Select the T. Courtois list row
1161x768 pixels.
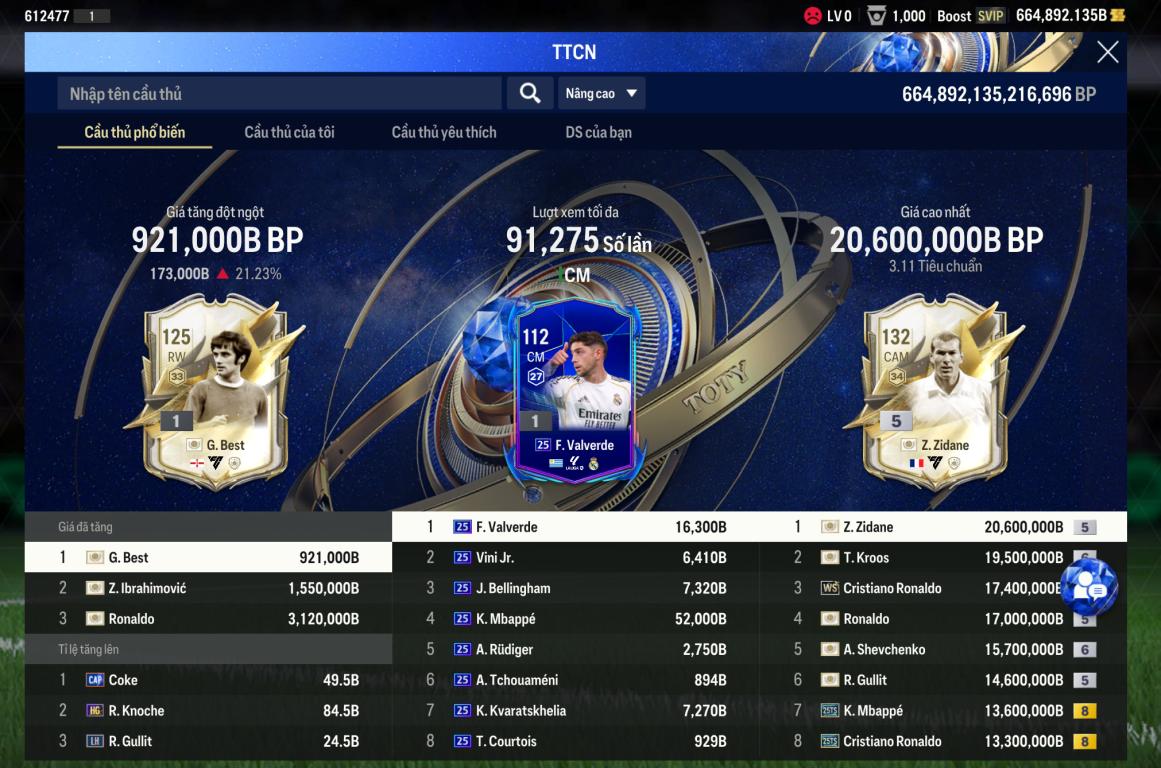pos(575,741)
